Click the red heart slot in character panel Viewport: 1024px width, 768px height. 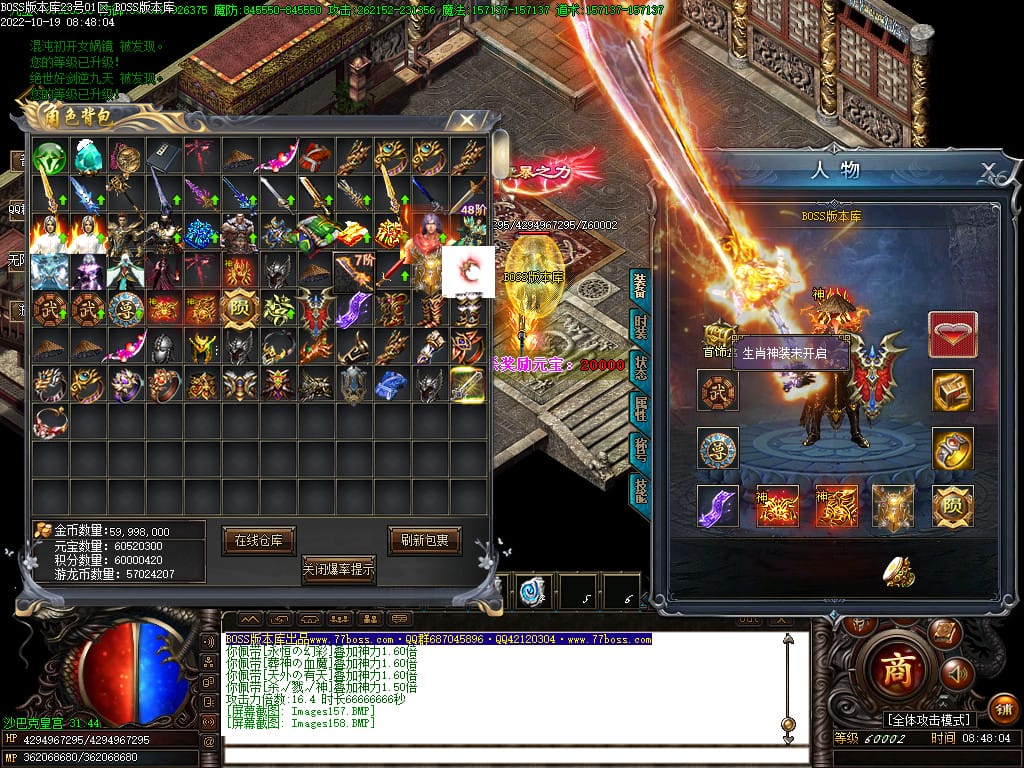tap(952, 334)
